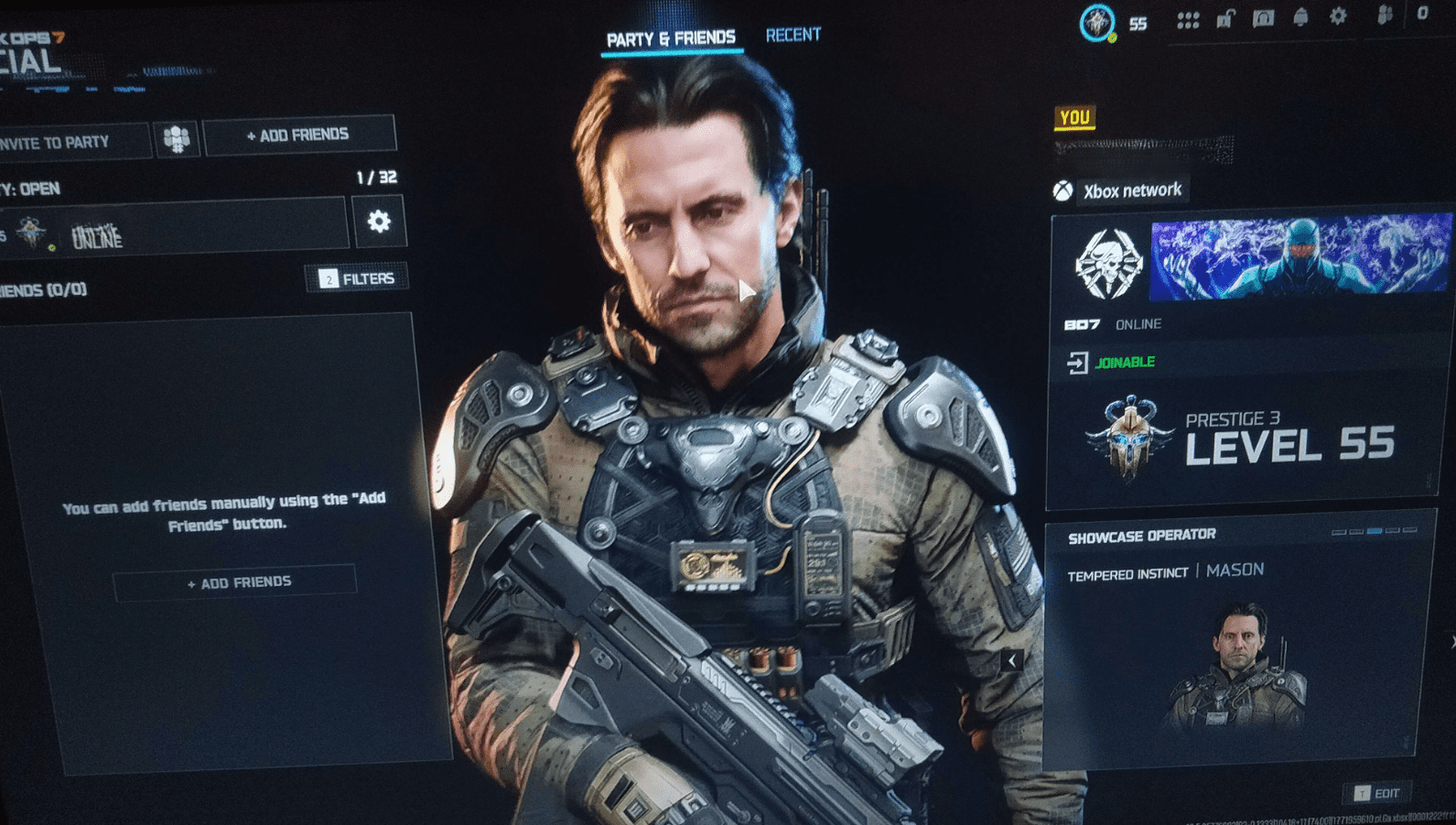Open the screenshot capture icon in the top bar
This screenshot has height=825, width=1456.
[x=1264, y=16]
